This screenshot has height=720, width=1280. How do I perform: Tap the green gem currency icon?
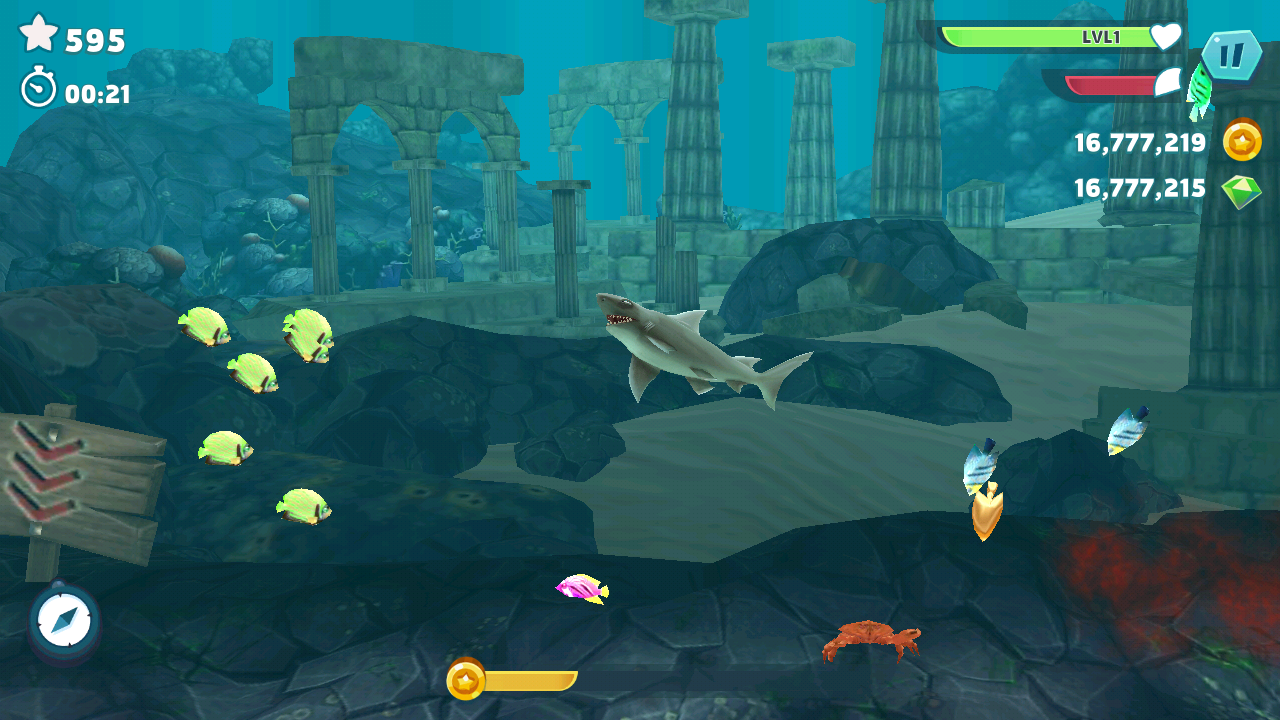1242,190
